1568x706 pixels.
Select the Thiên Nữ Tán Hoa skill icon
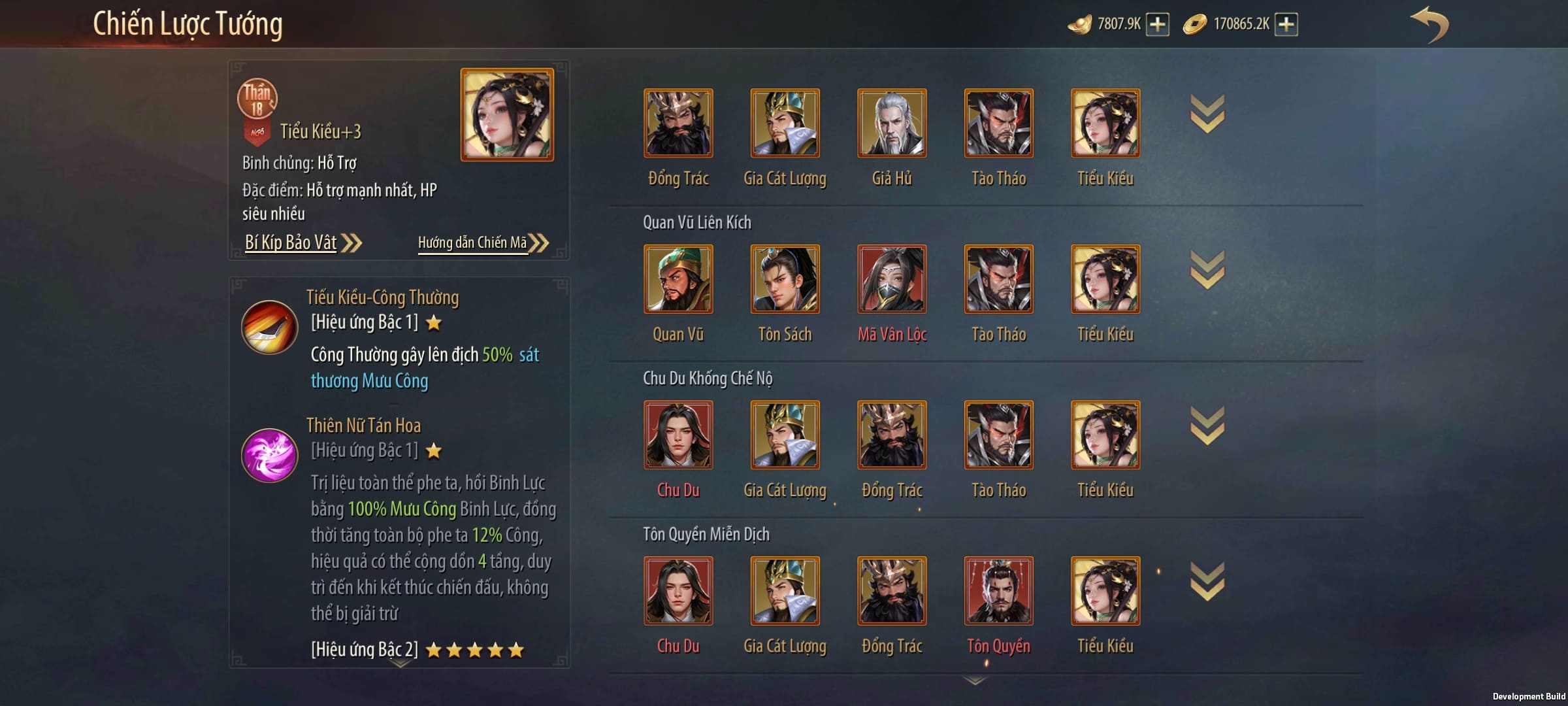[269, 455]
